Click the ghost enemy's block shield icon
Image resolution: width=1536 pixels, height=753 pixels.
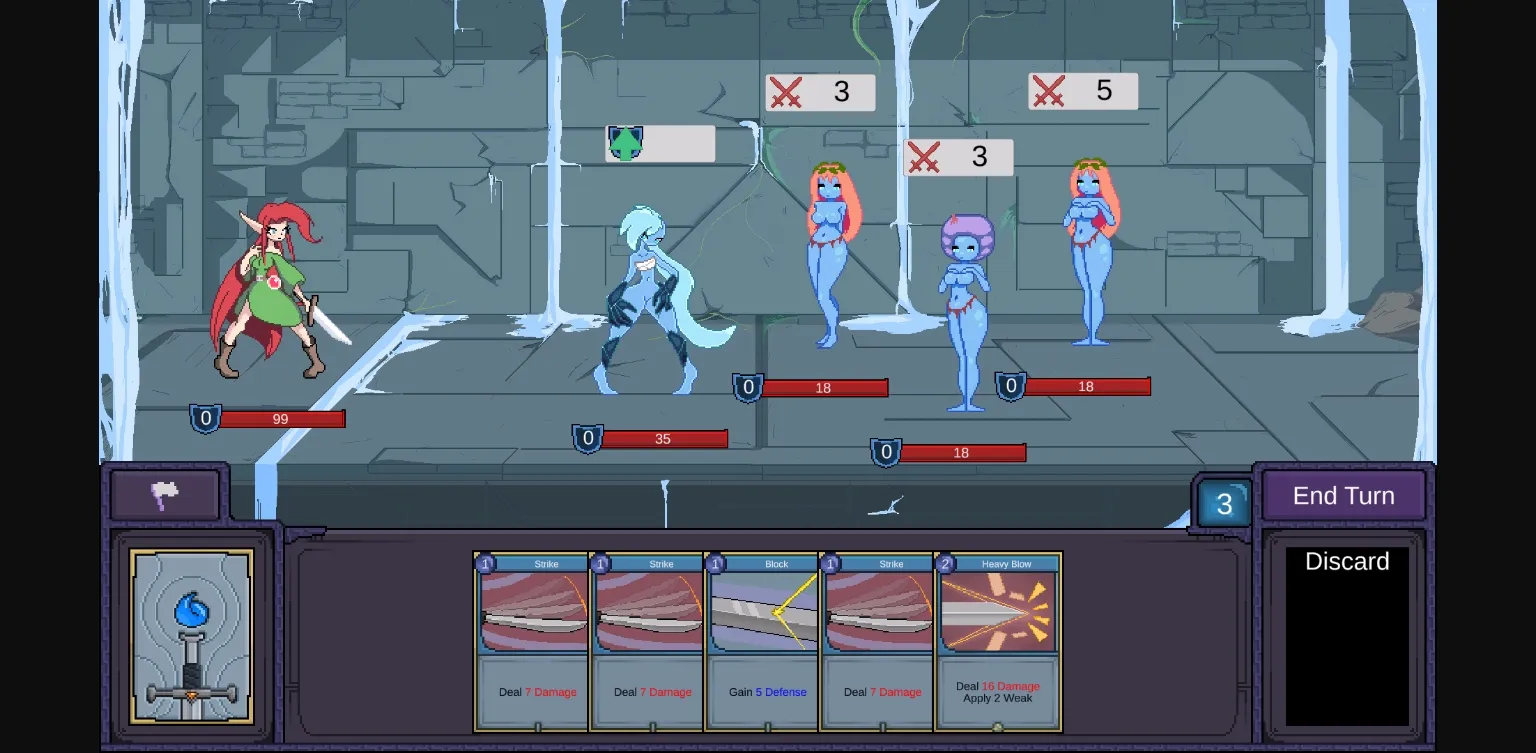587,438
